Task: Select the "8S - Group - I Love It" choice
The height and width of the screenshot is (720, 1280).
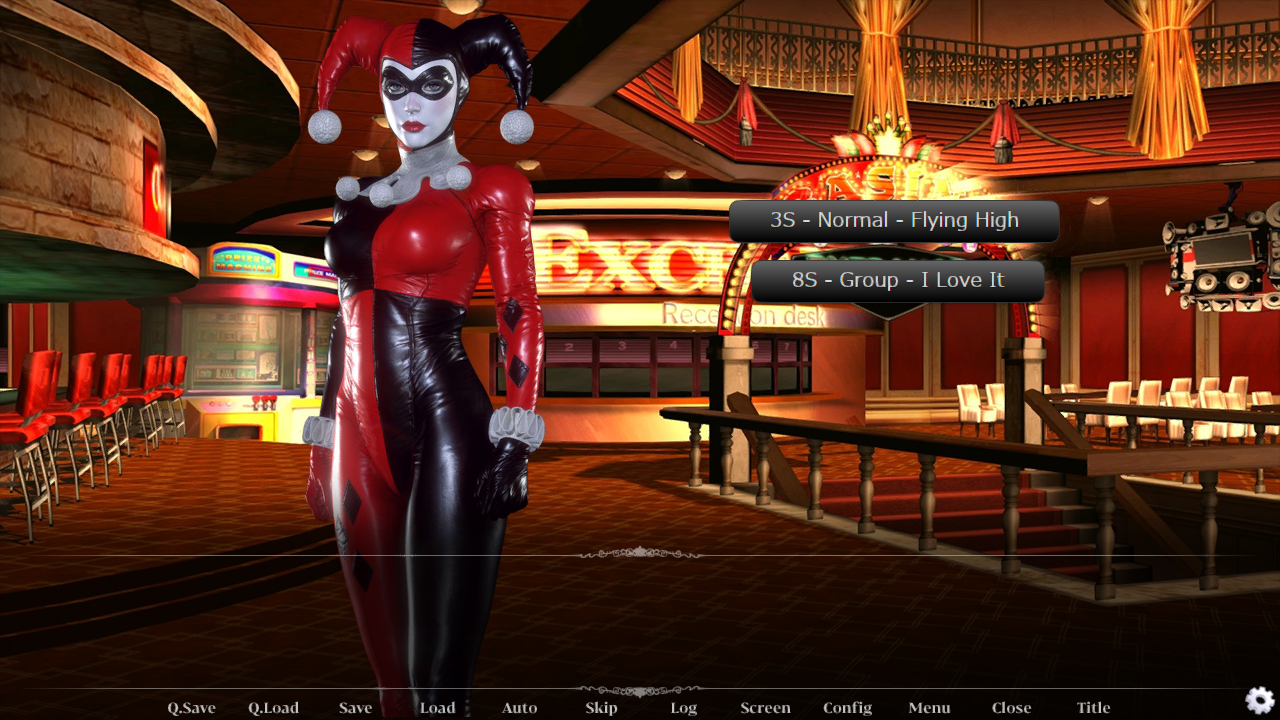Action: click(898, 281)
